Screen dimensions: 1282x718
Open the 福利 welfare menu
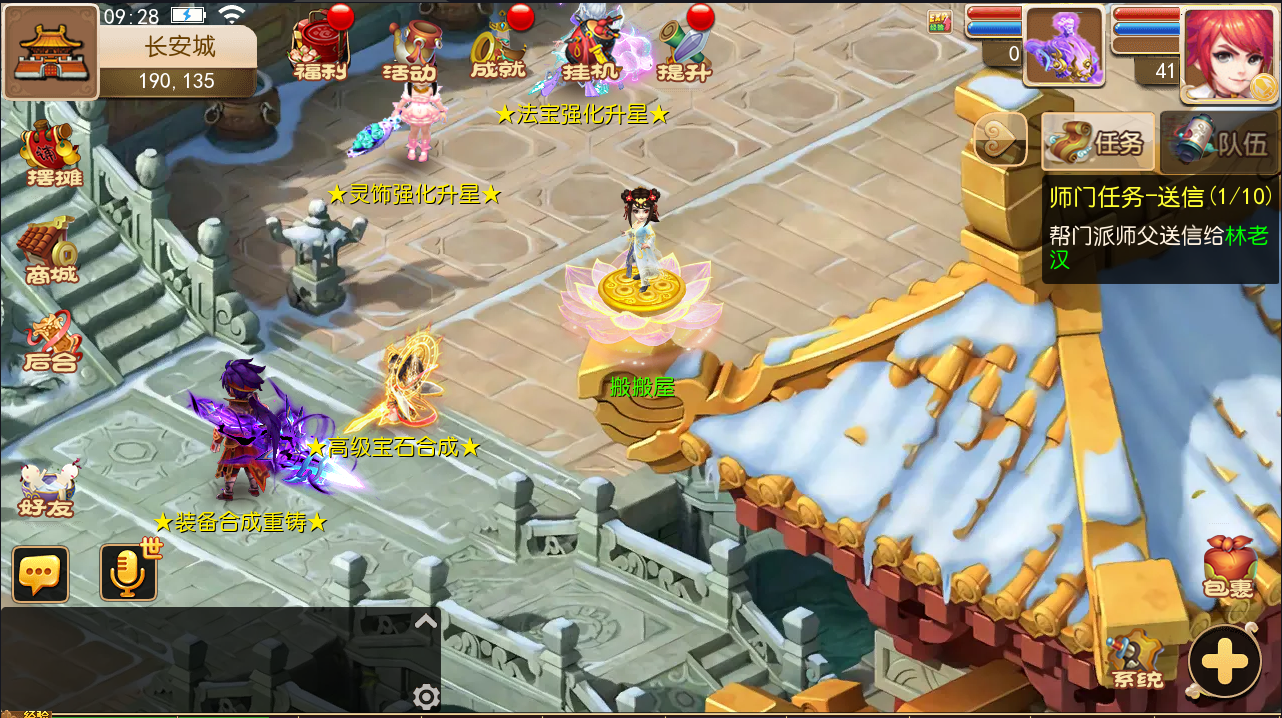click(319, 47)
